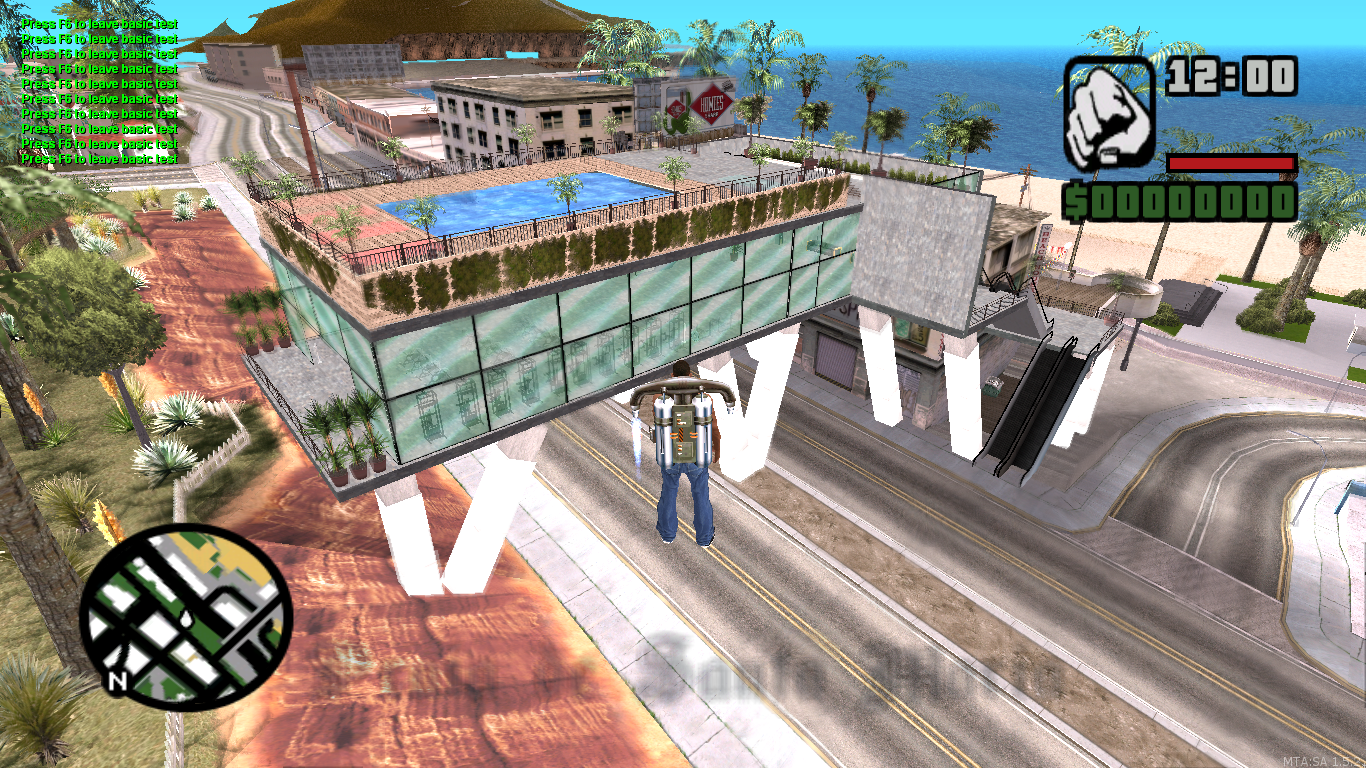Screen dimensions: 1366x768
Task: Click the player marker on the minimap
Action: [184, 620]
